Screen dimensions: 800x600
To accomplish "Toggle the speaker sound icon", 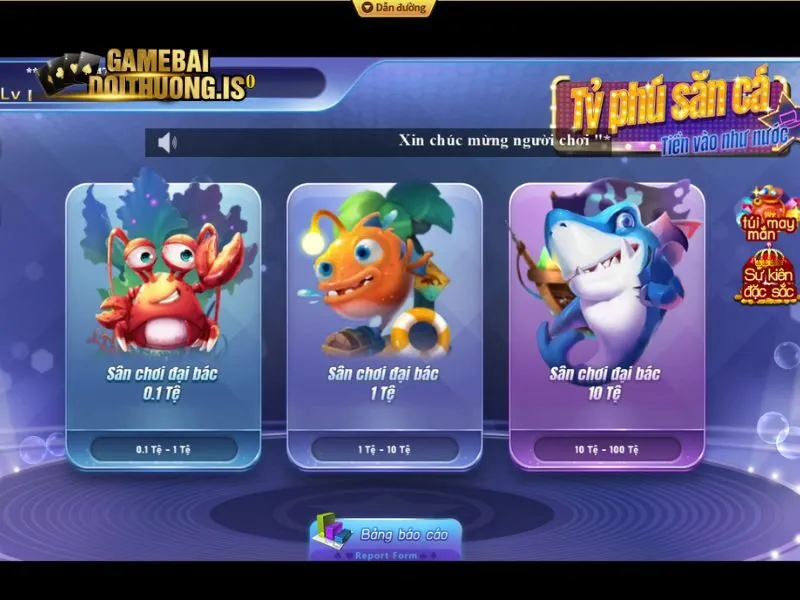I will pyautogui.click(x=167, y=142).
